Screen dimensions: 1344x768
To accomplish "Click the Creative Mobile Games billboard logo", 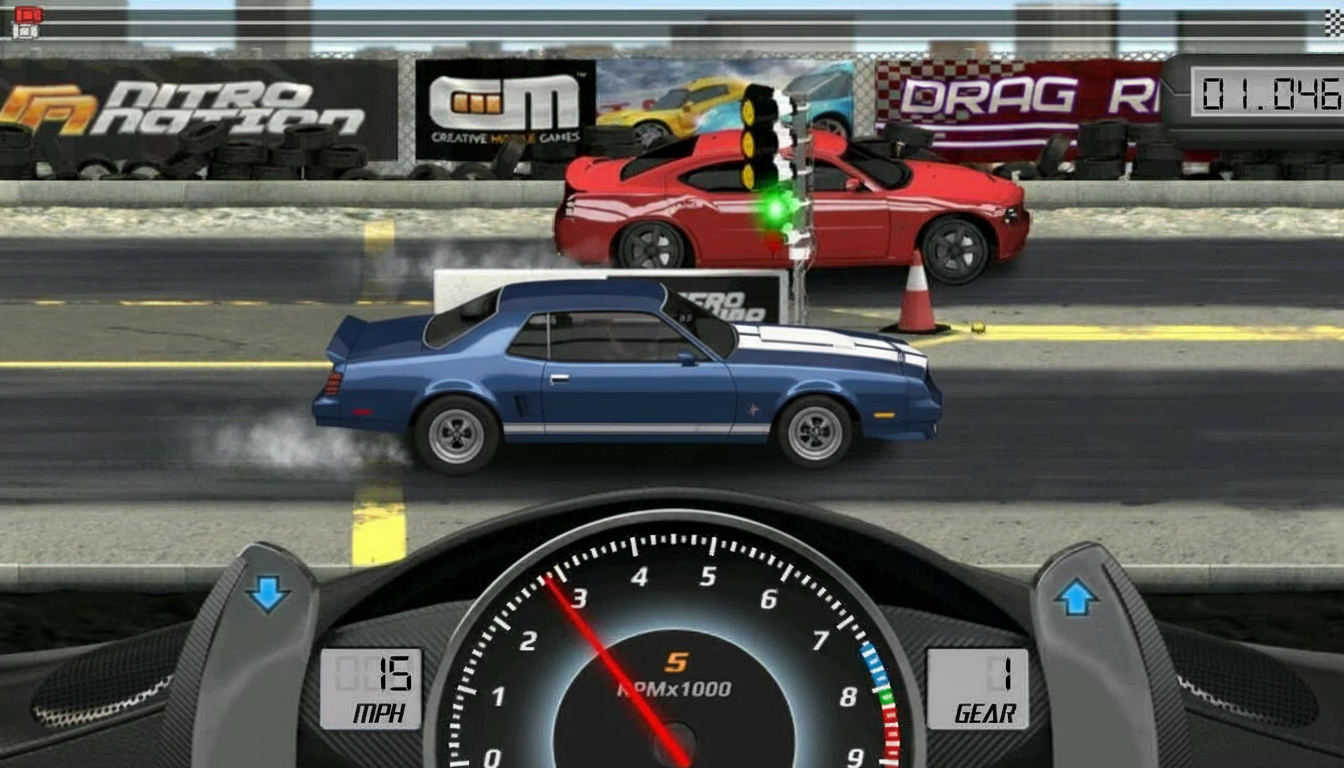I will point(505,100).
